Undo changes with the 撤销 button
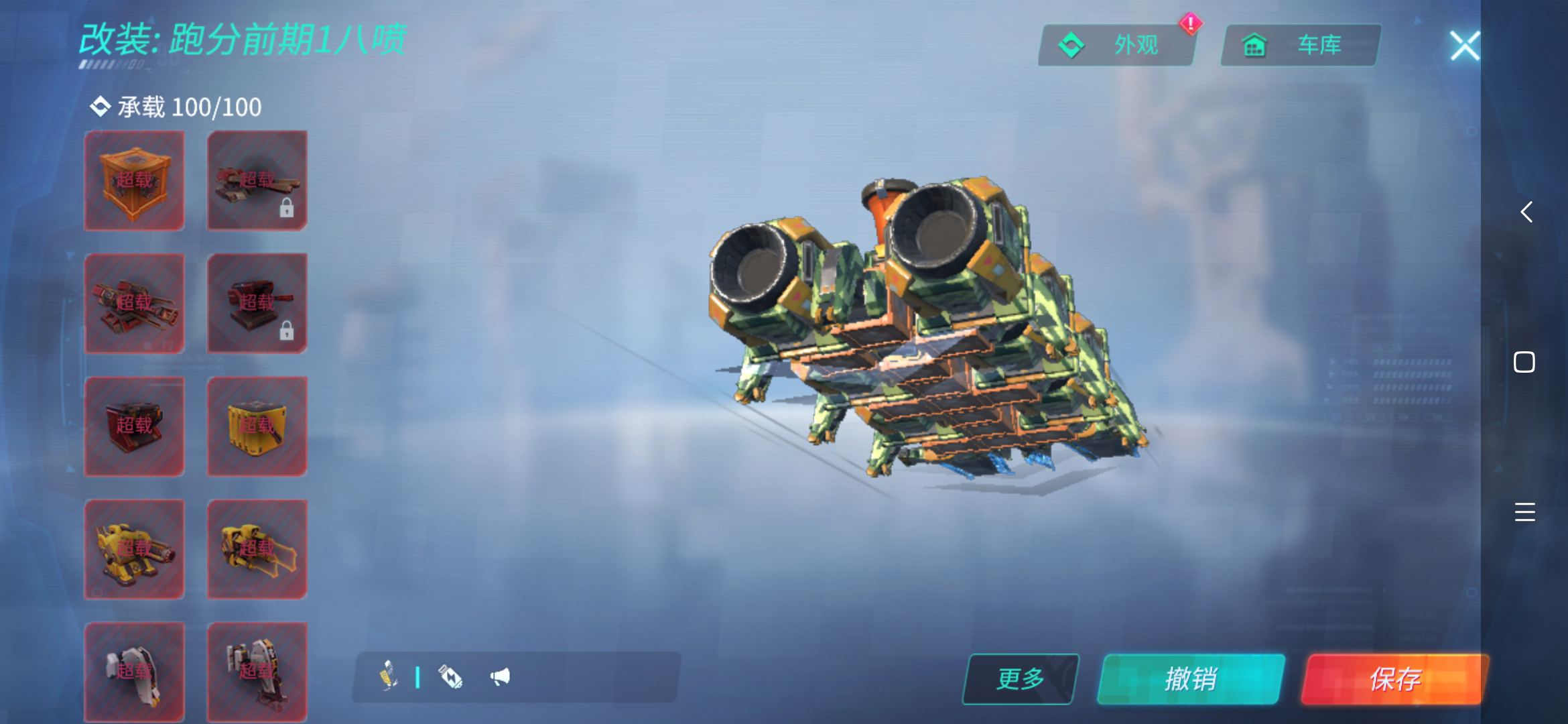Viewport: 1568px width, 724px height. click(1191, 679)
